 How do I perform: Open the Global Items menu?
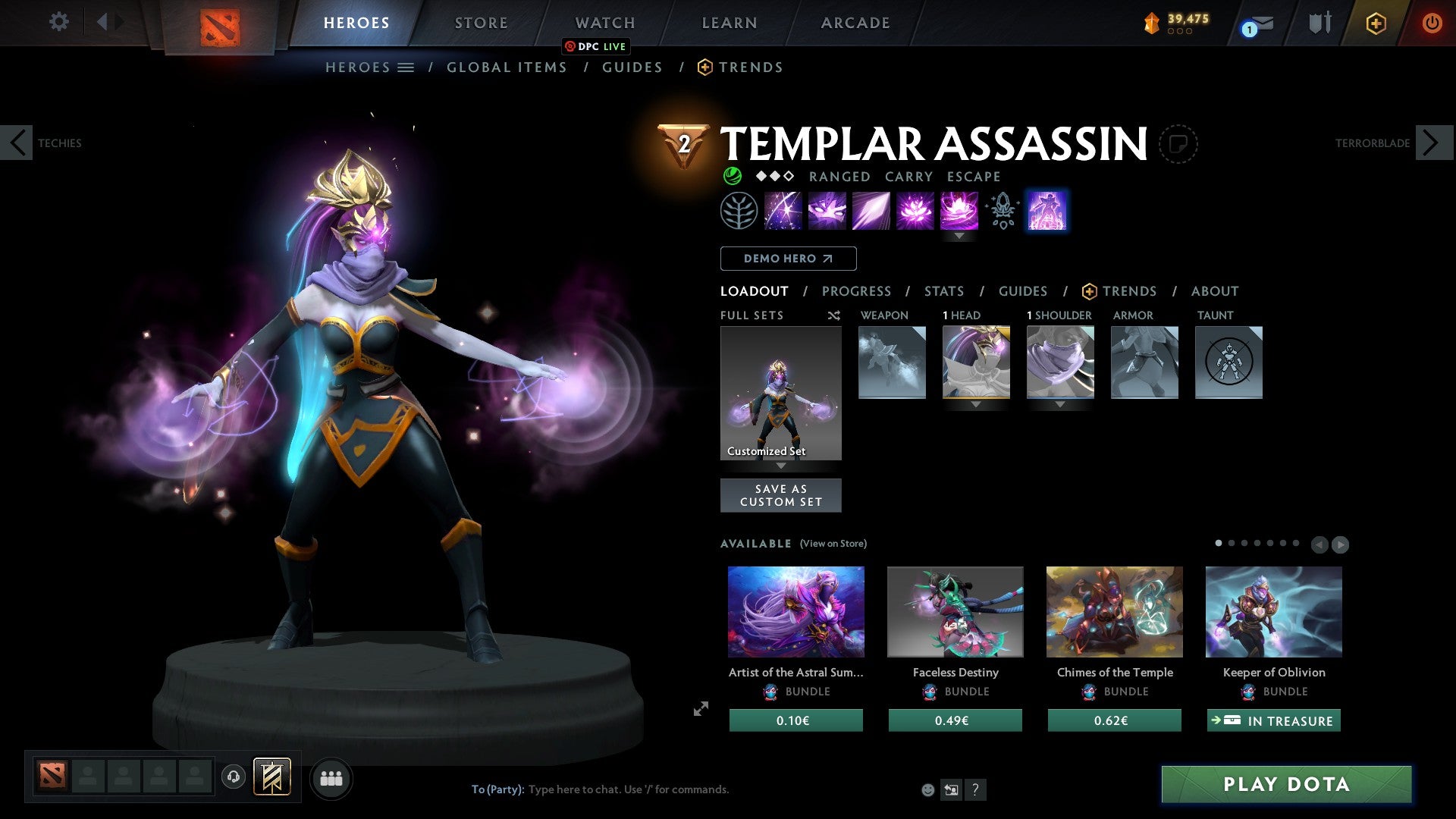coord(507,67)
